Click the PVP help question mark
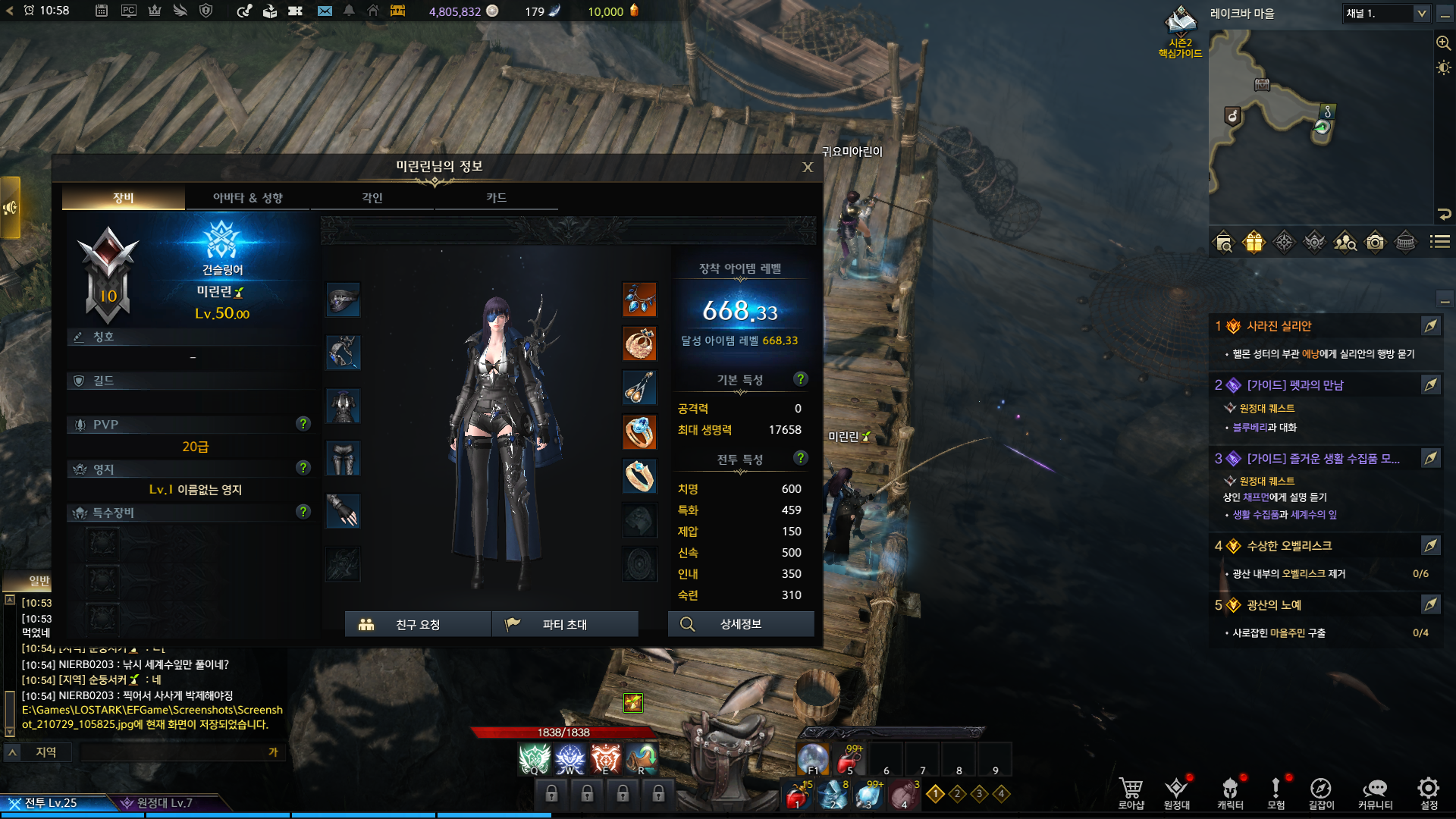 [303, 424]
